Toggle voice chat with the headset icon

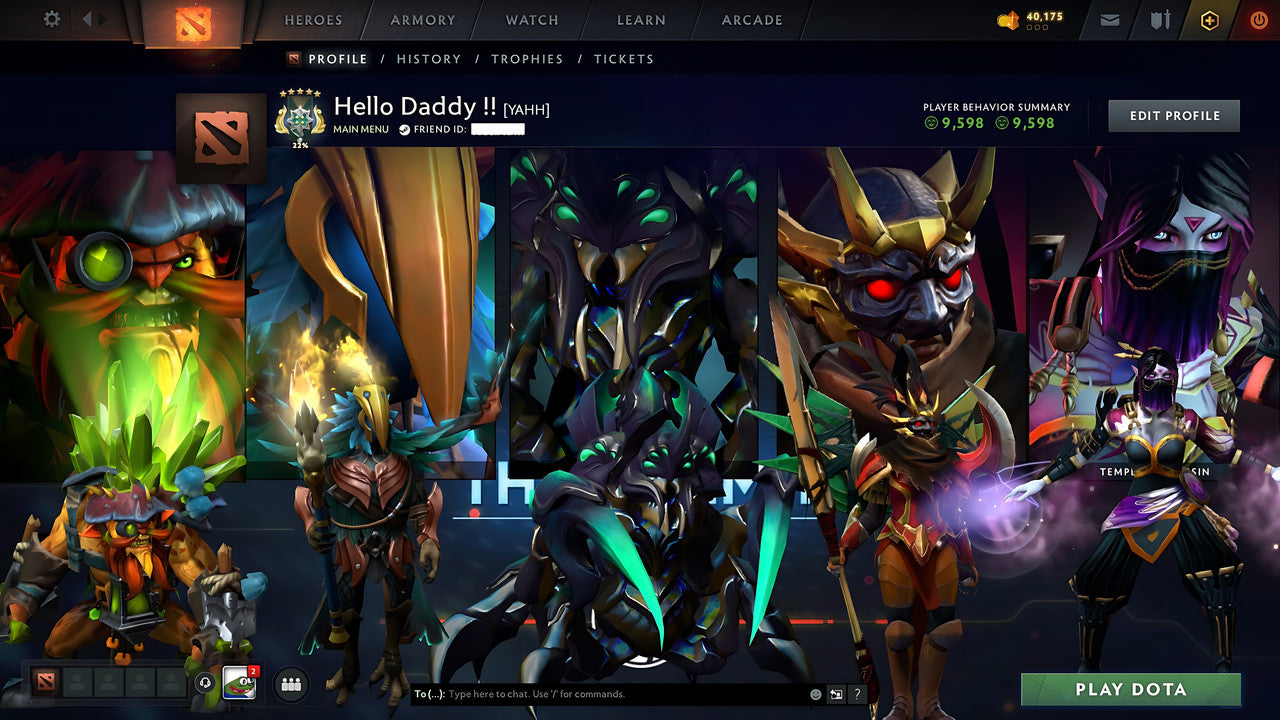[x=205, y=682]
